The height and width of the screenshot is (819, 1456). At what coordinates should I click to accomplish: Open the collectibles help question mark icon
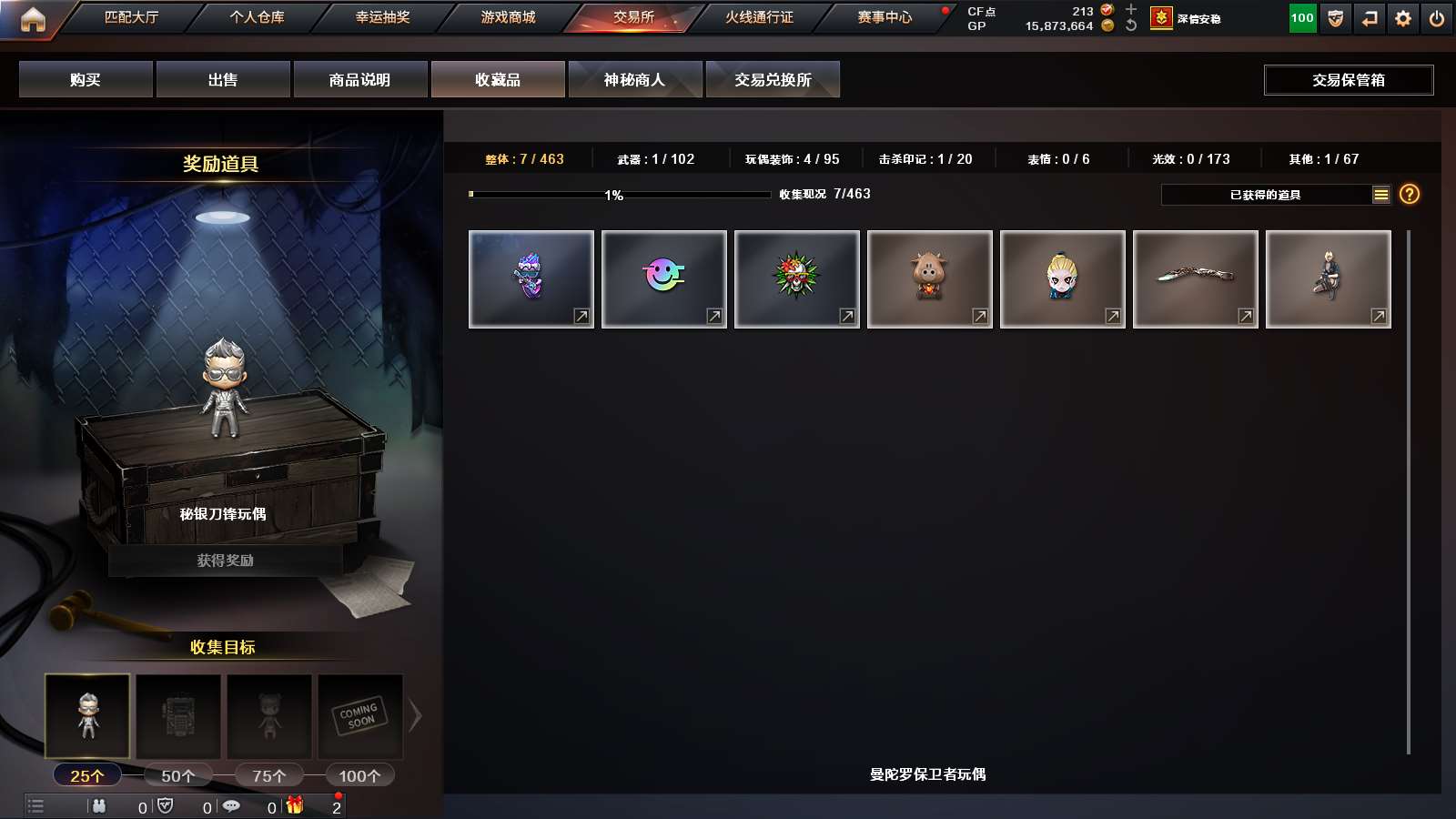tap(1408, 194)
